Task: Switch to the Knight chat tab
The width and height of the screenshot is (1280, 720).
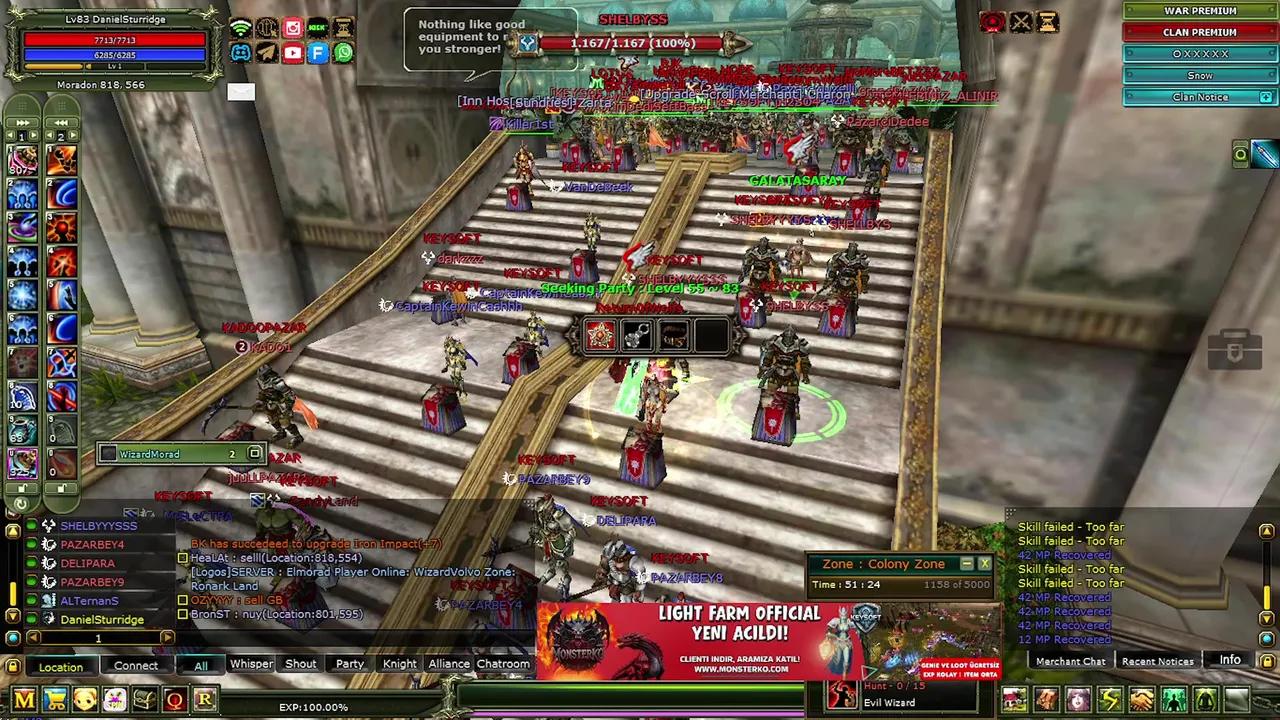Action: point(399,664)
